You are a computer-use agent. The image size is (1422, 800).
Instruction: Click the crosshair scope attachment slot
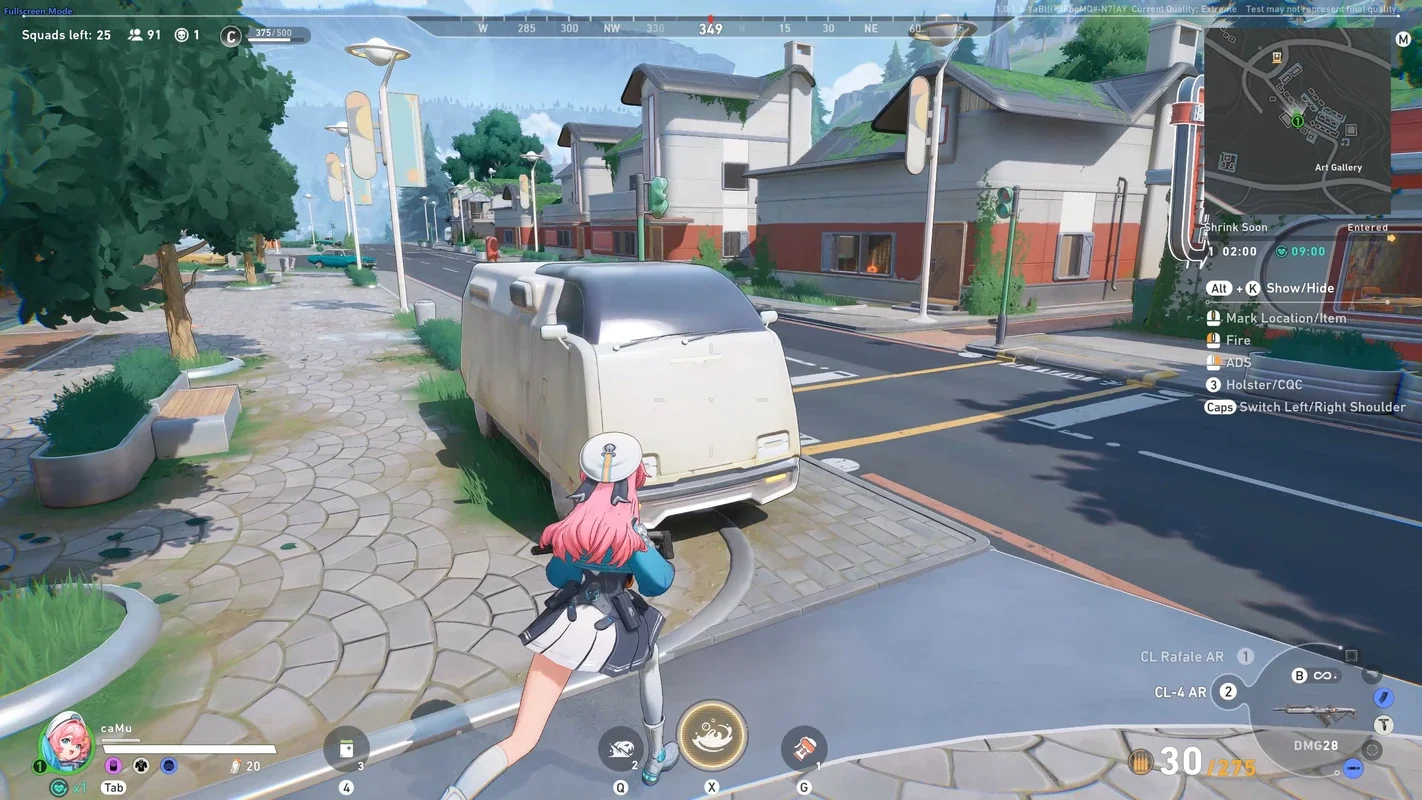point(1372,750)
